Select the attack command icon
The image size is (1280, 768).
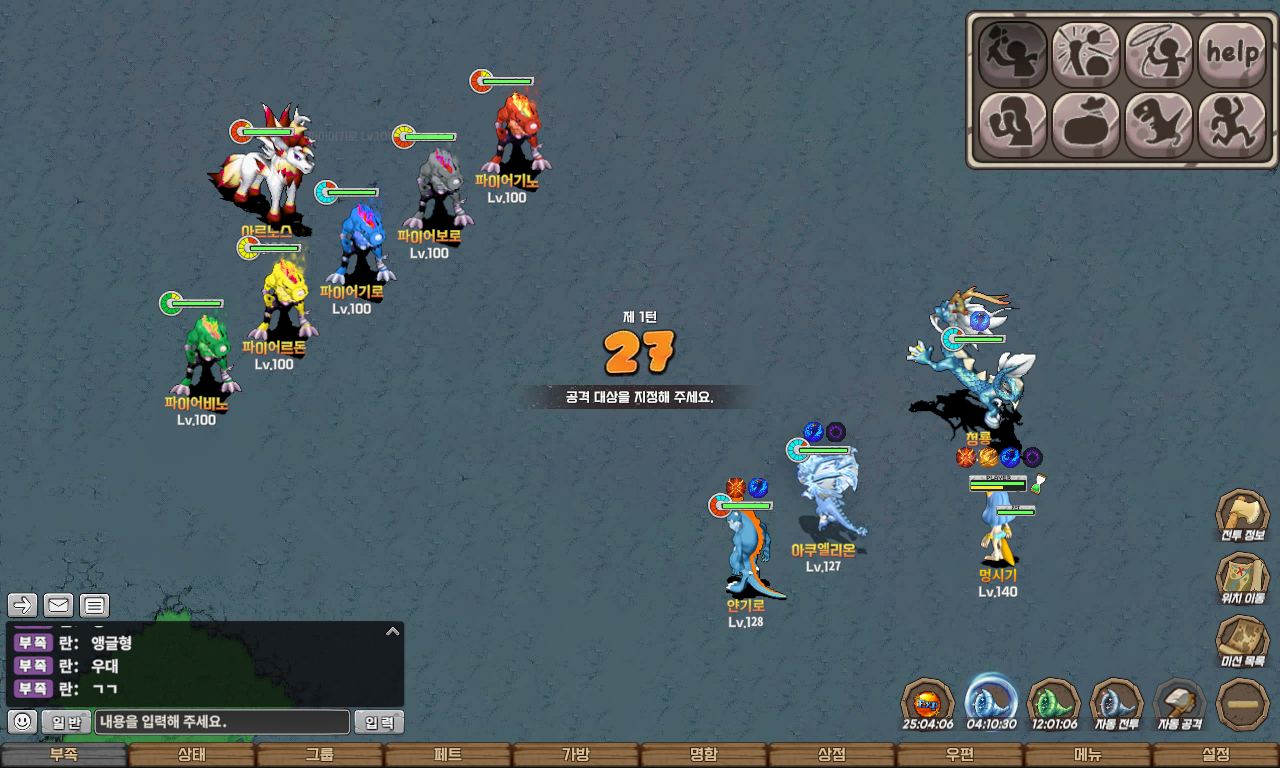pos(1012,54)
